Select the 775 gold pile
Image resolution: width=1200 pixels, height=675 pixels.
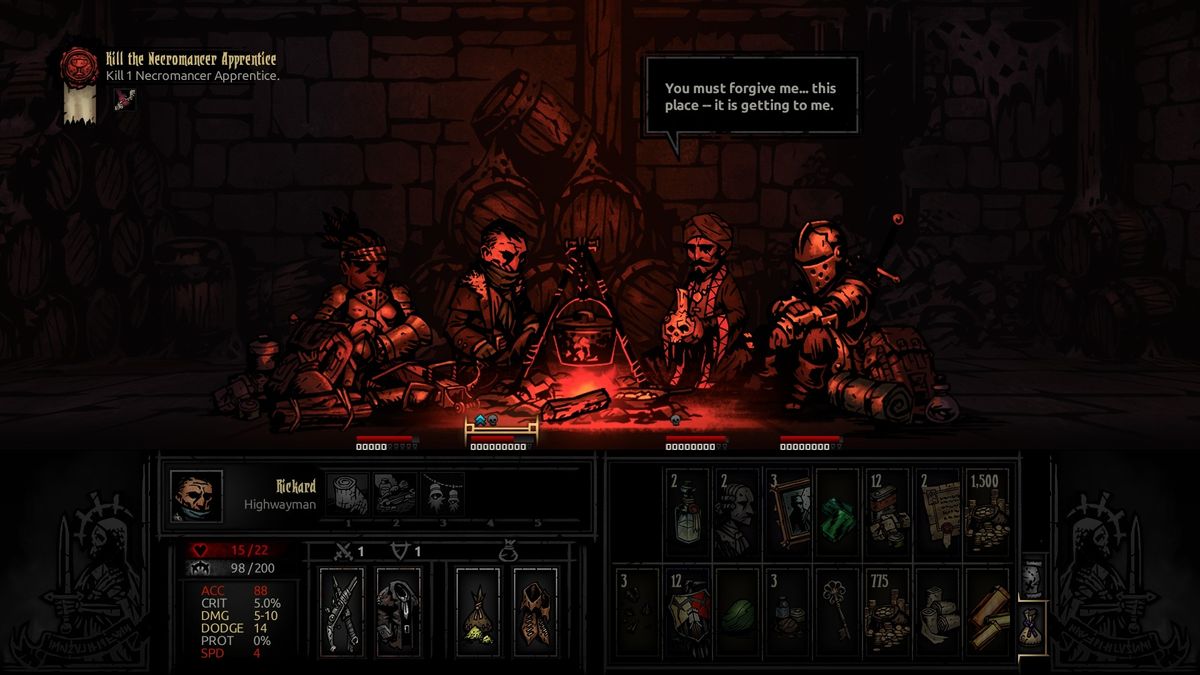pos(887,612)
